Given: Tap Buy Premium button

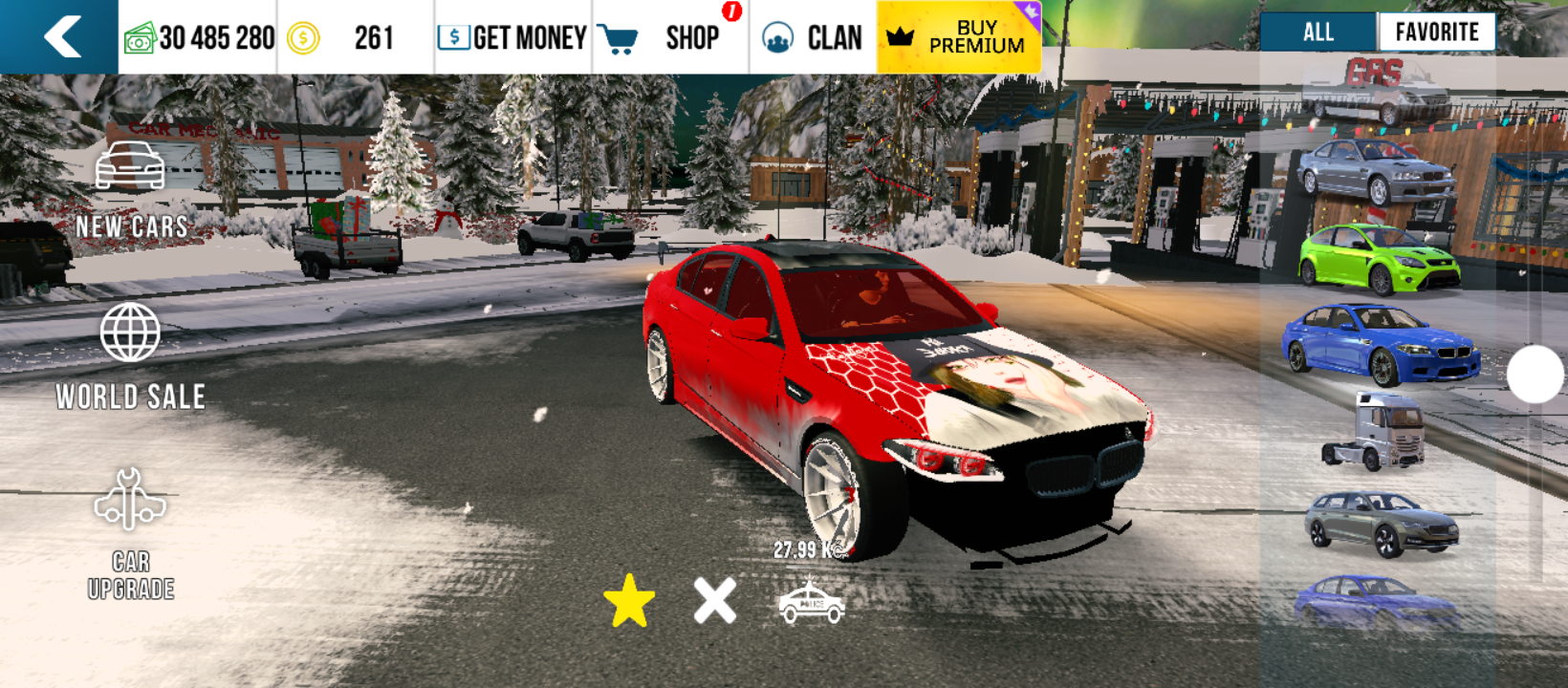Looking at the screenshot, I should tap(958, 37).
